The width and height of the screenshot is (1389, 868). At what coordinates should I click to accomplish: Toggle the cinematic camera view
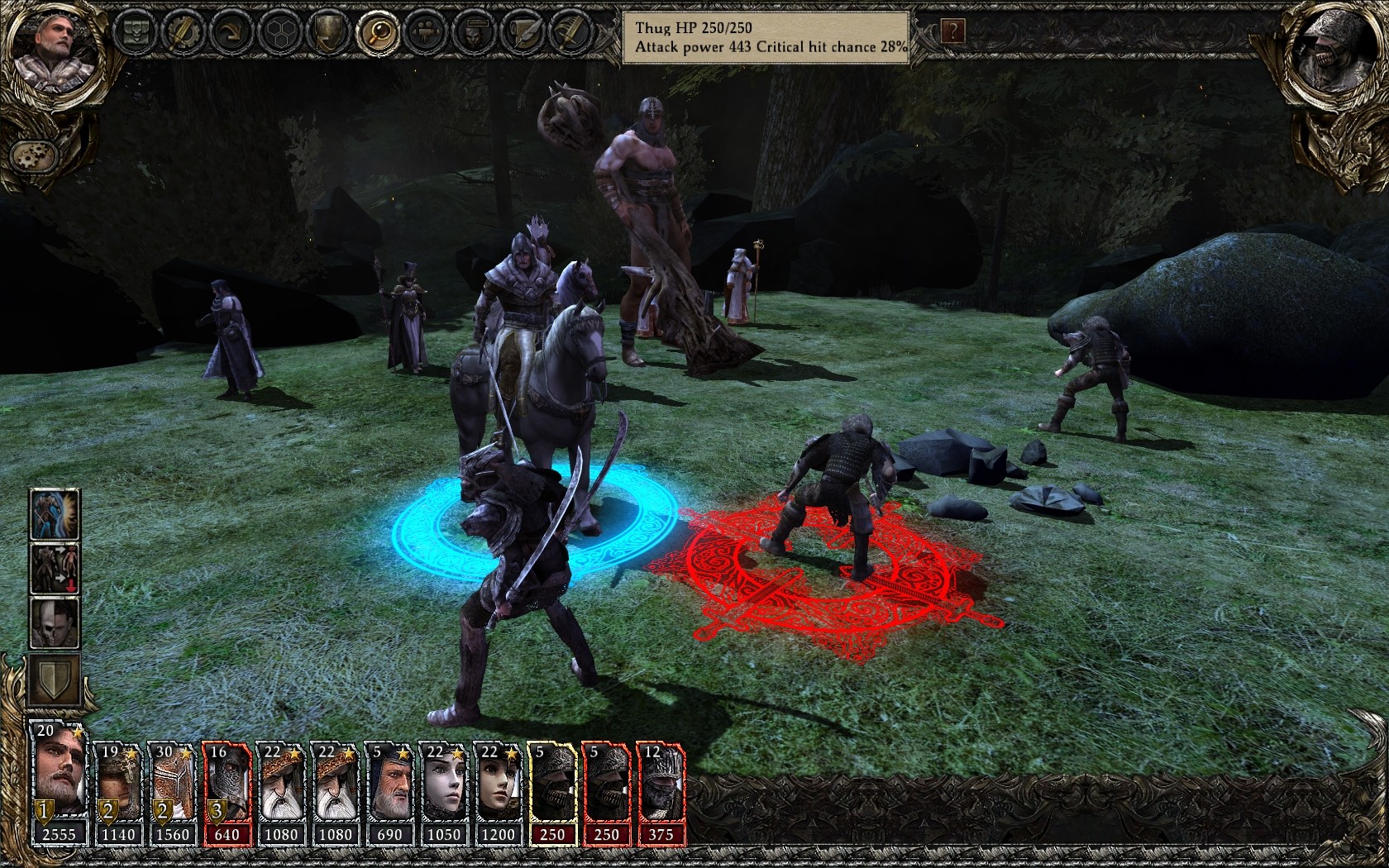[x=423, y=31]
